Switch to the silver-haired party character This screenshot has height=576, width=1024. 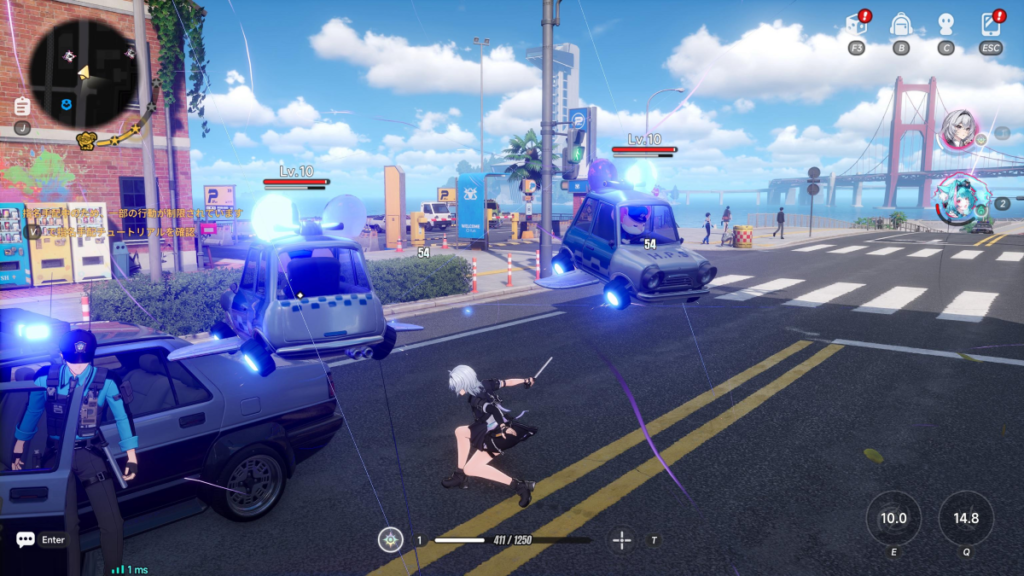coord(958,130)
